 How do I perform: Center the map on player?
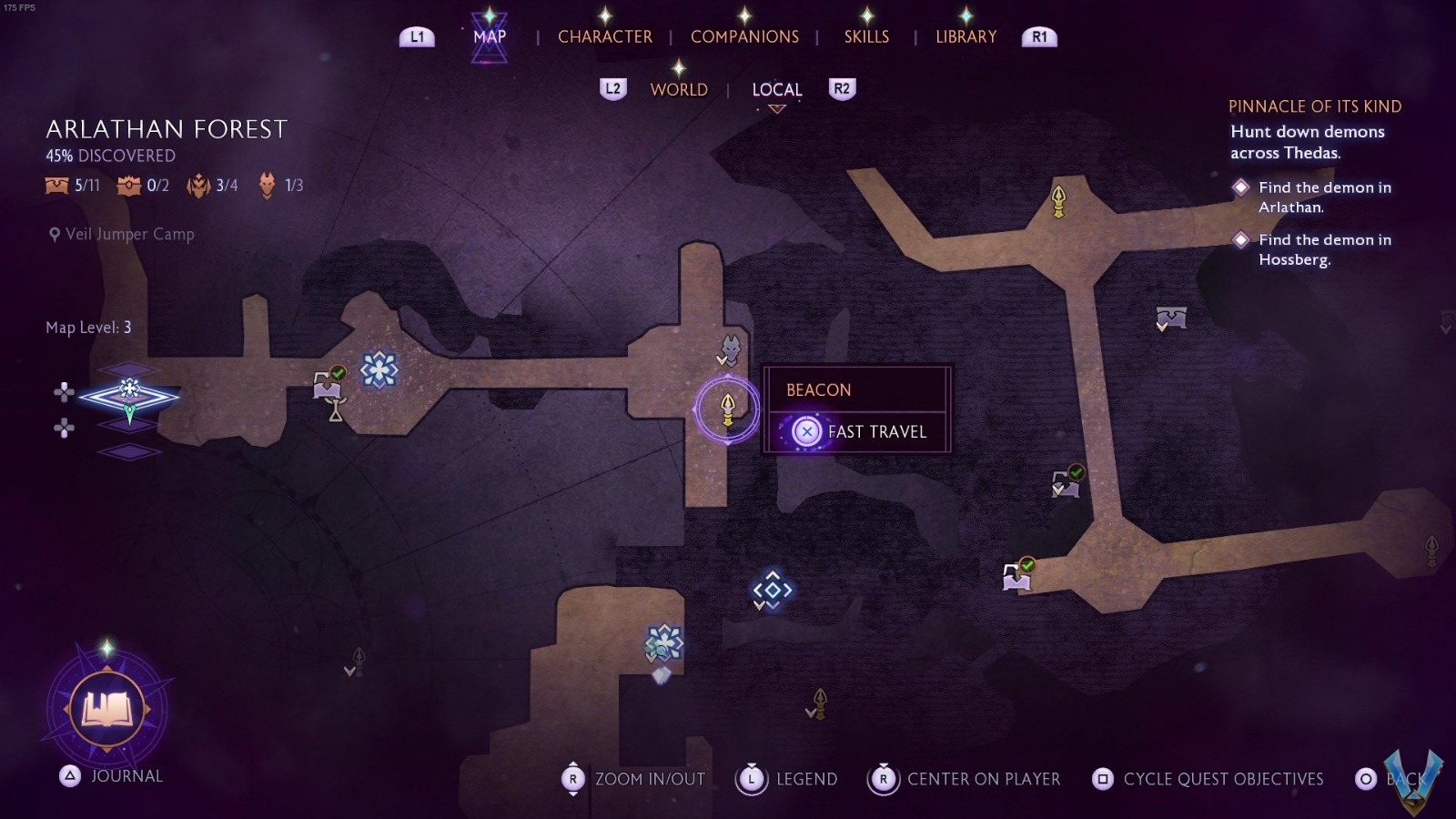pyautogui.click(x=966, y=779)
